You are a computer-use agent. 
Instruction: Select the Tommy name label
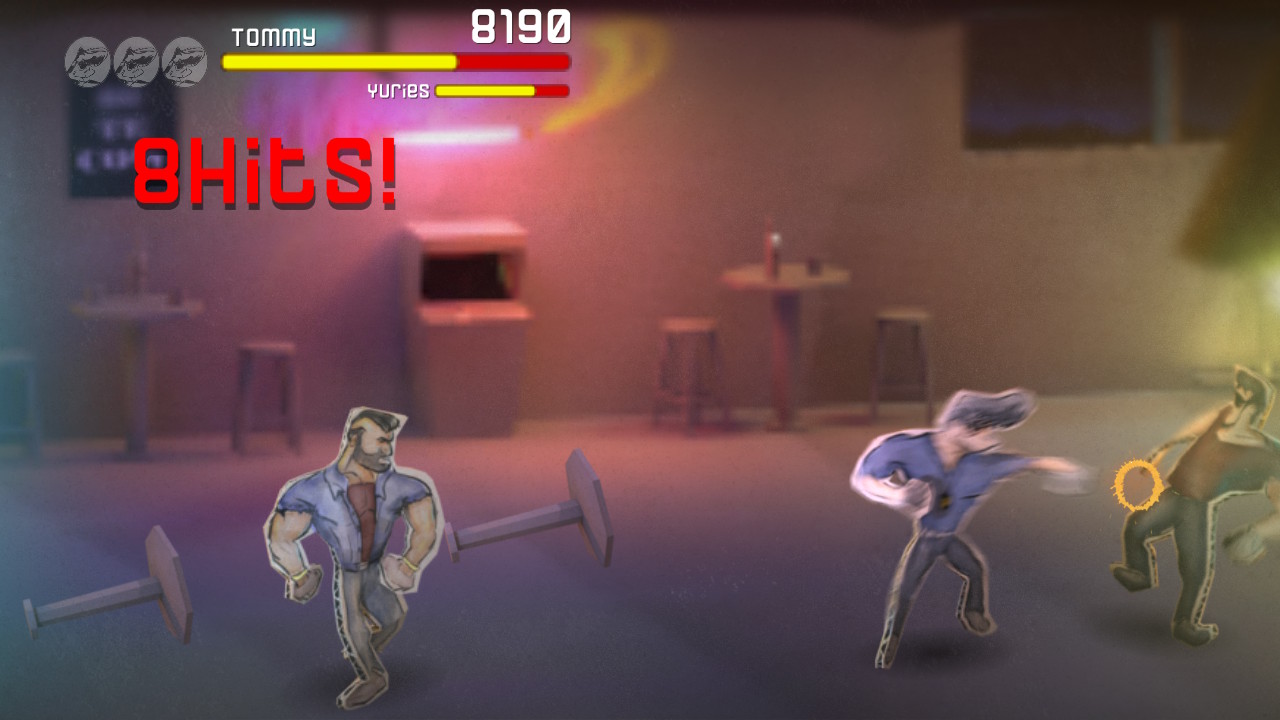point(272,38)
